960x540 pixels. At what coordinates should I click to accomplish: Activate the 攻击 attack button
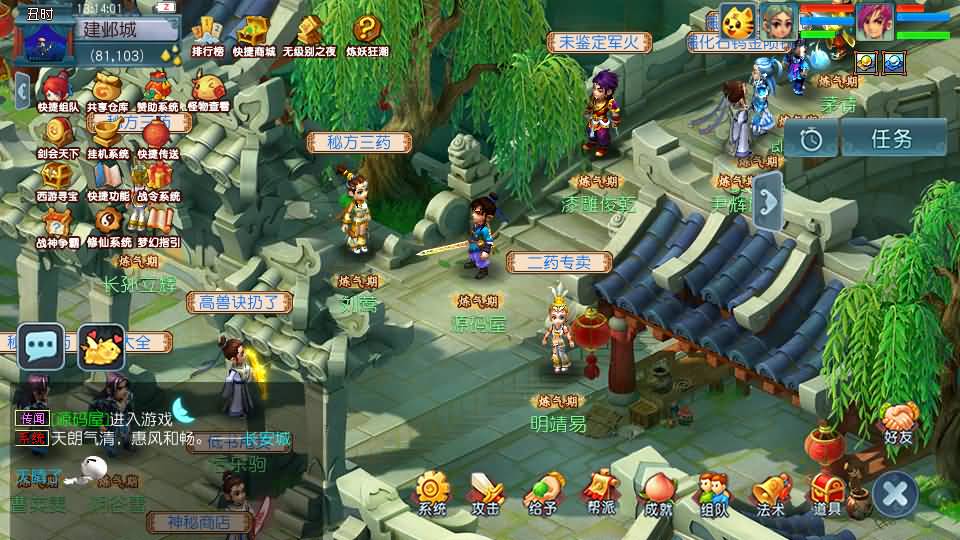point(486,494)
